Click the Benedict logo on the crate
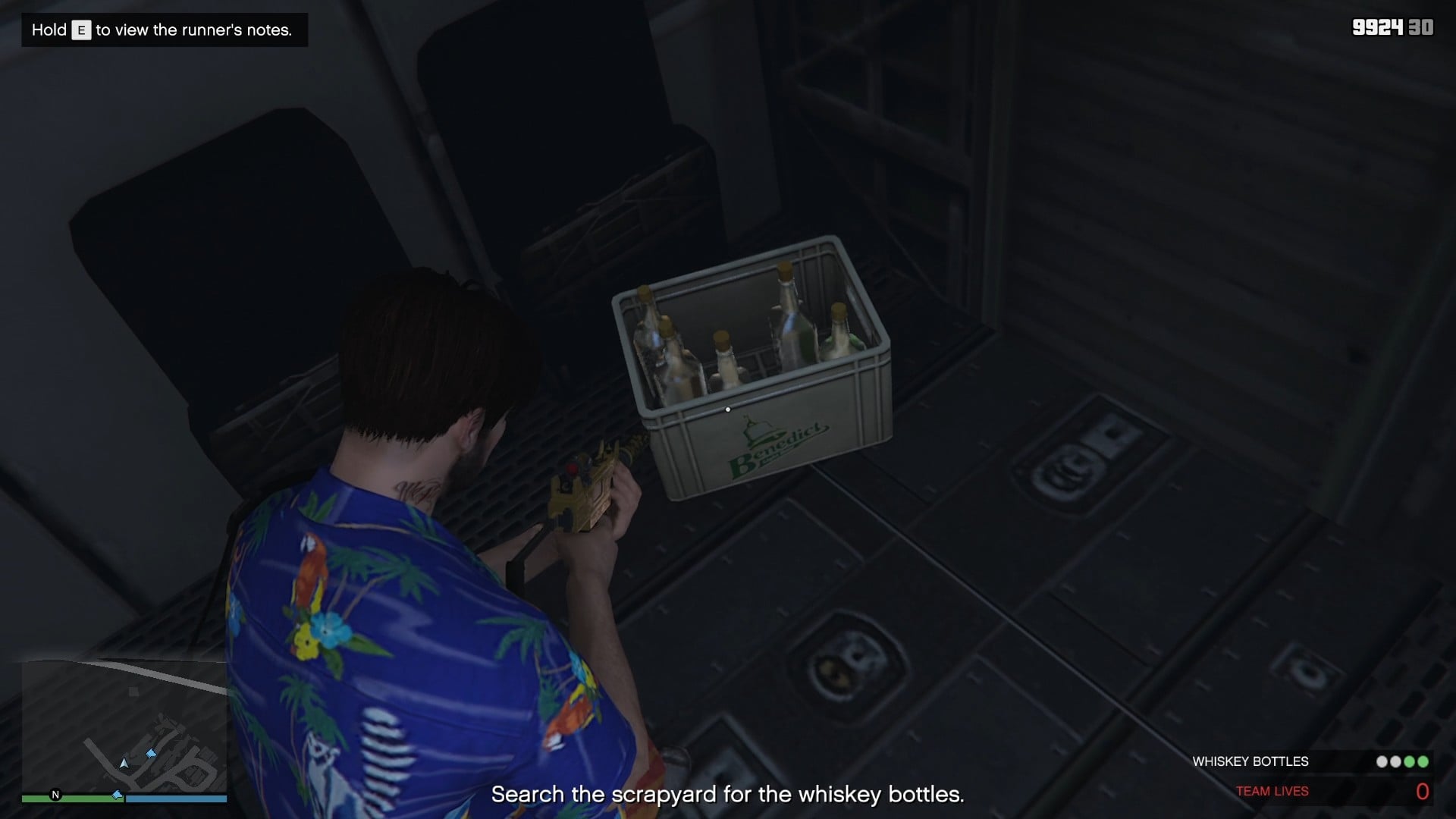This screenshot has height=819, width=1456. pyautogui.click(x=775, y=441)
